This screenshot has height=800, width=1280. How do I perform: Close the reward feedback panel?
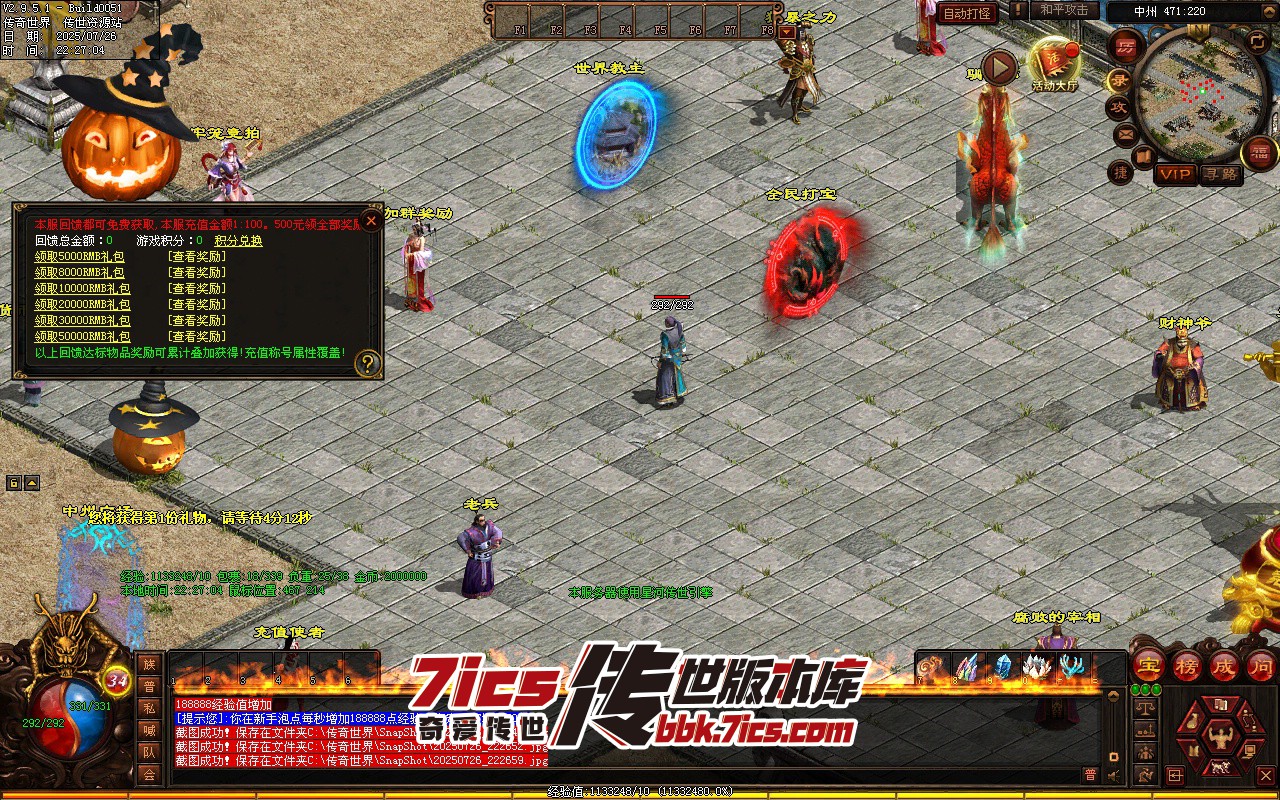[371, 220]
